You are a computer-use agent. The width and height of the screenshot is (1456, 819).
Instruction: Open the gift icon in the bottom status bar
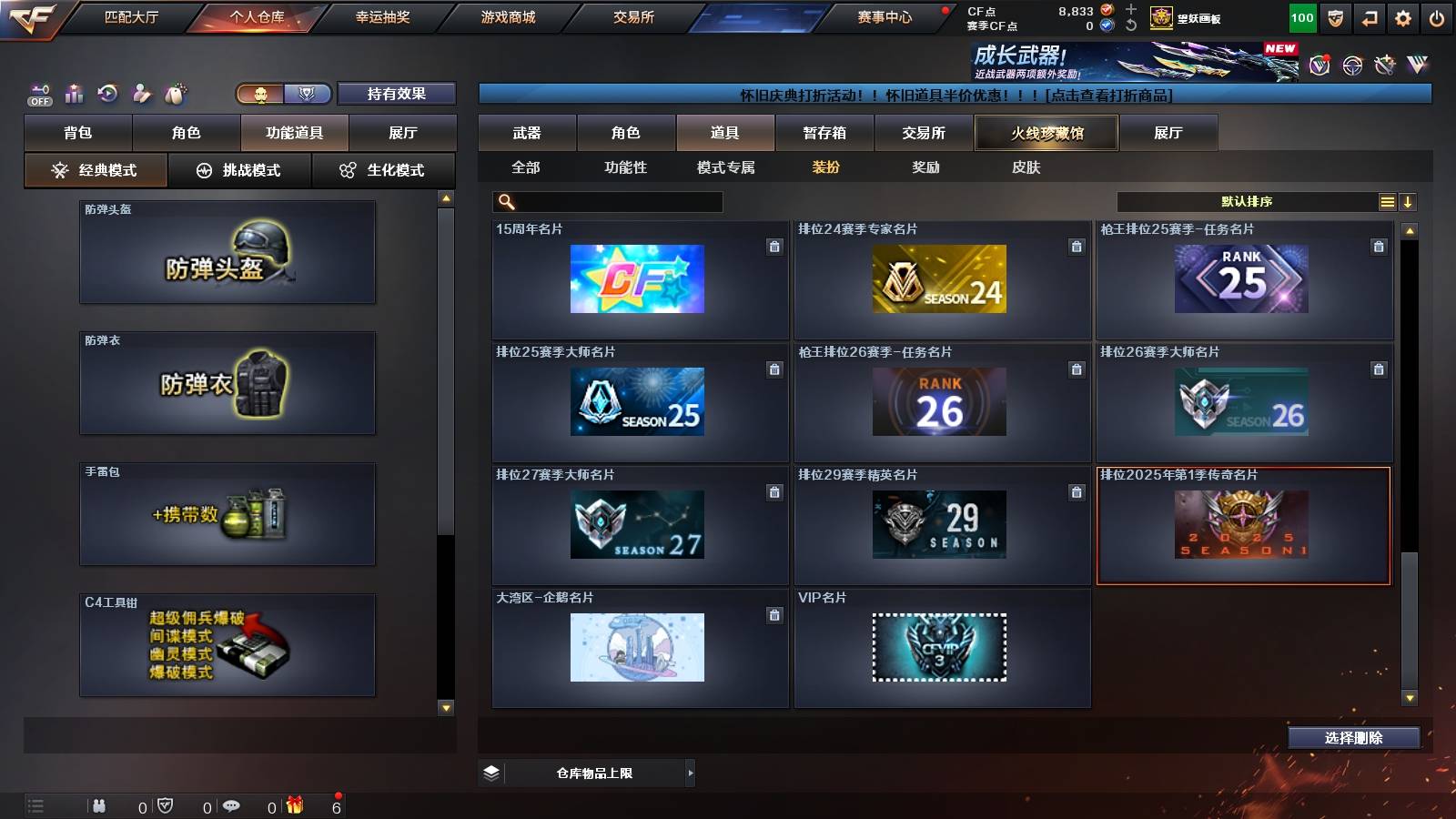[293, 806]
